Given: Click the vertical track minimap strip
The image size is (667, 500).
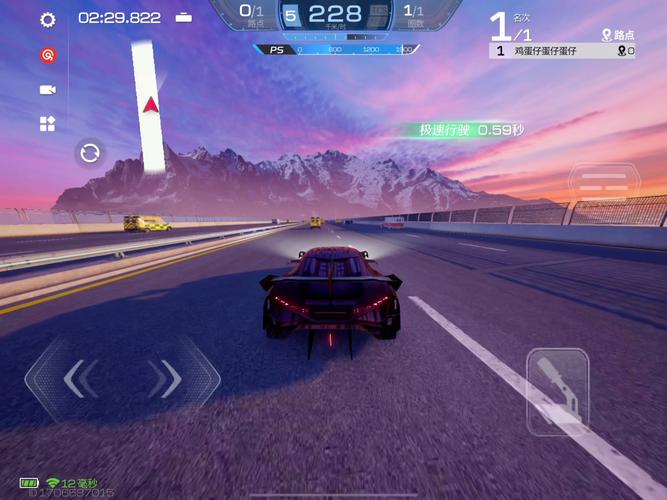Looking at the screenshot, I should 149,105.
